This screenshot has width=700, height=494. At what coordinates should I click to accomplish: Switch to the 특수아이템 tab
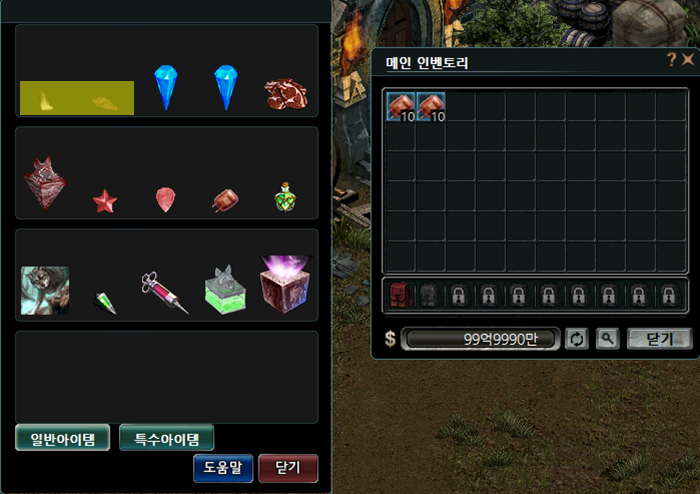pyautogui.click(x=166, y=438)
